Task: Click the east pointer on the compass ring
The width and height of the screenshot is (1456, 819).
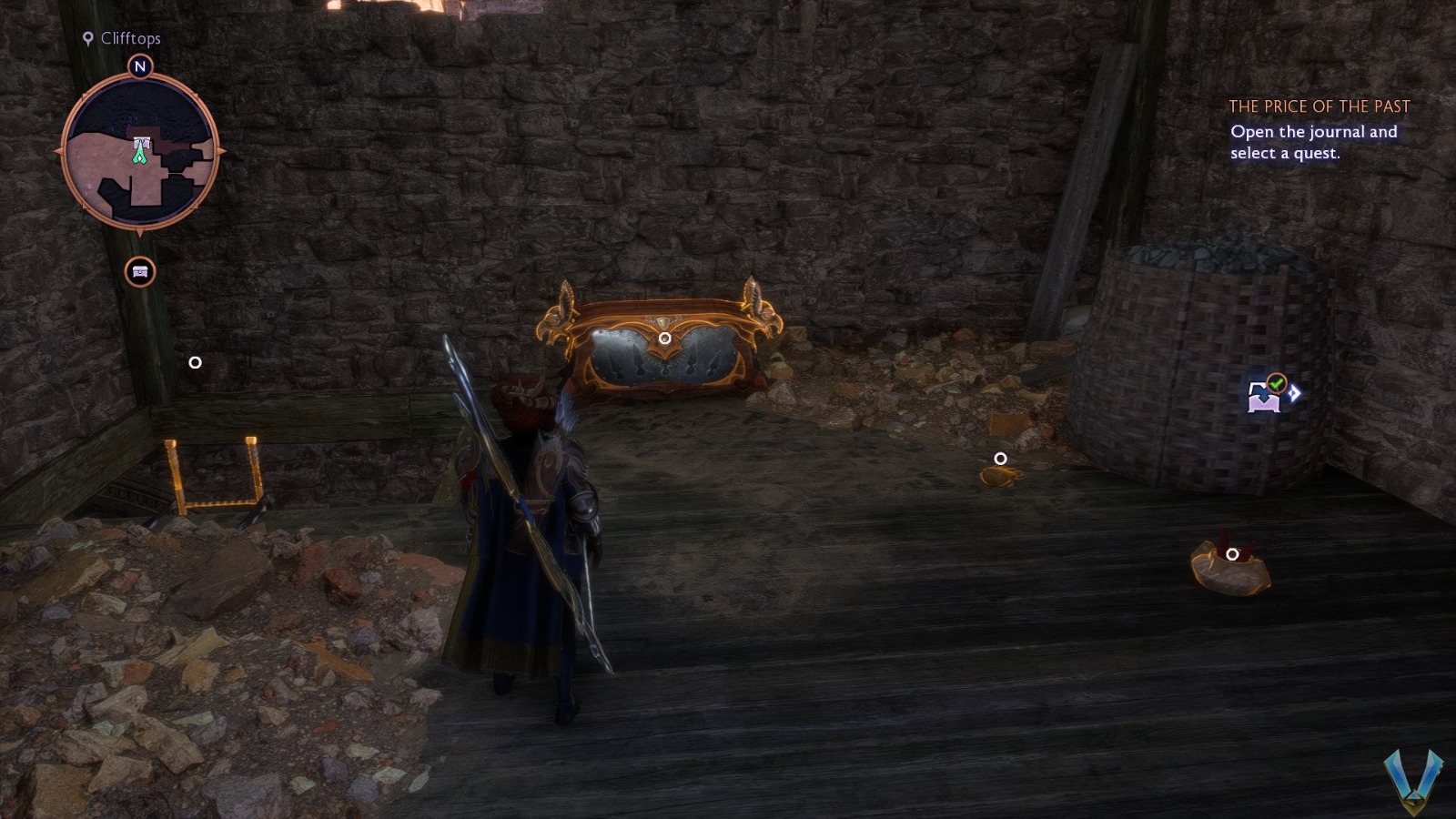Action: click(x=219, y=153)
